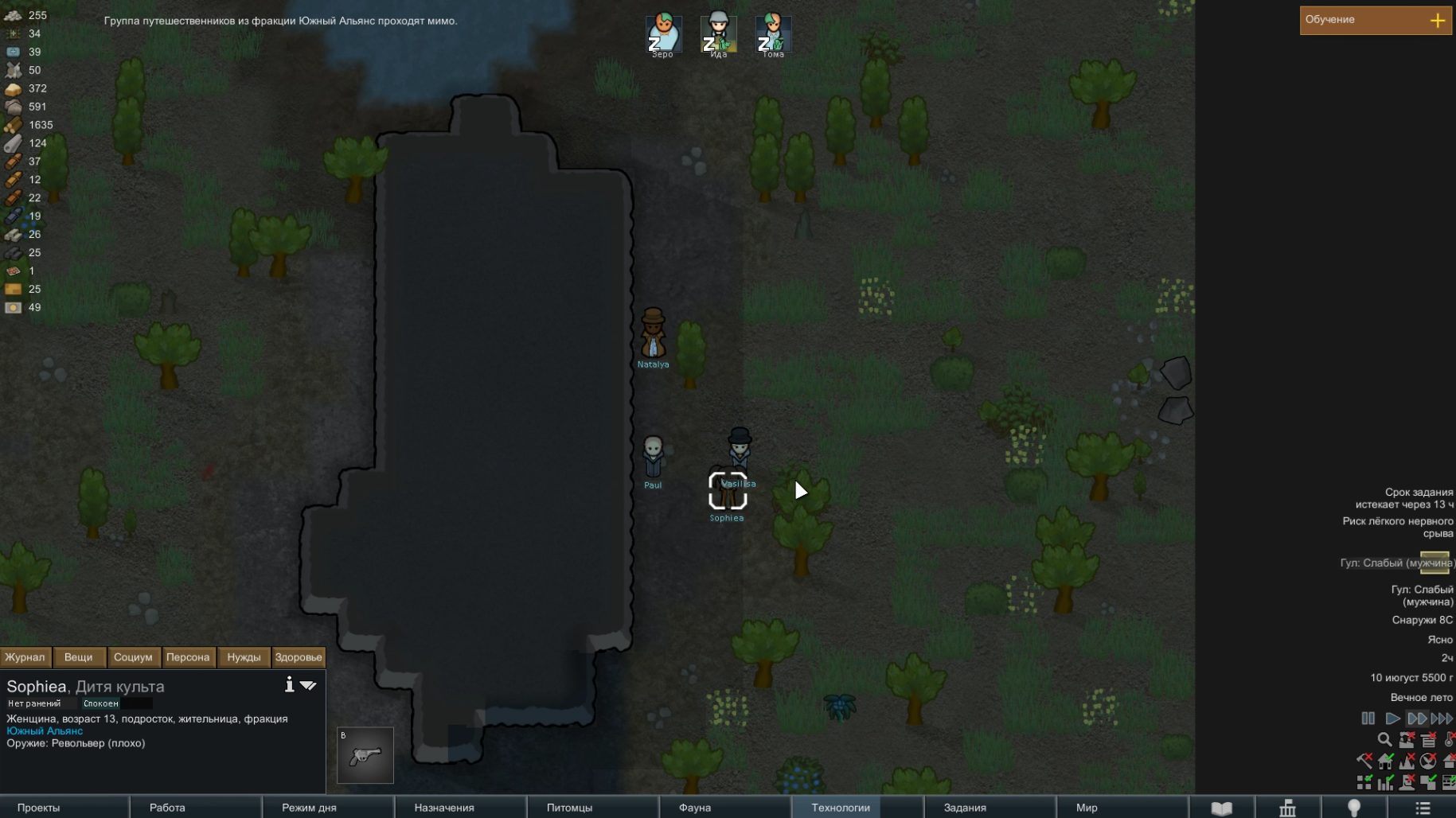Open the Социум tab
The width and height of the screenshot is (1456, 818).
(133, 657)
